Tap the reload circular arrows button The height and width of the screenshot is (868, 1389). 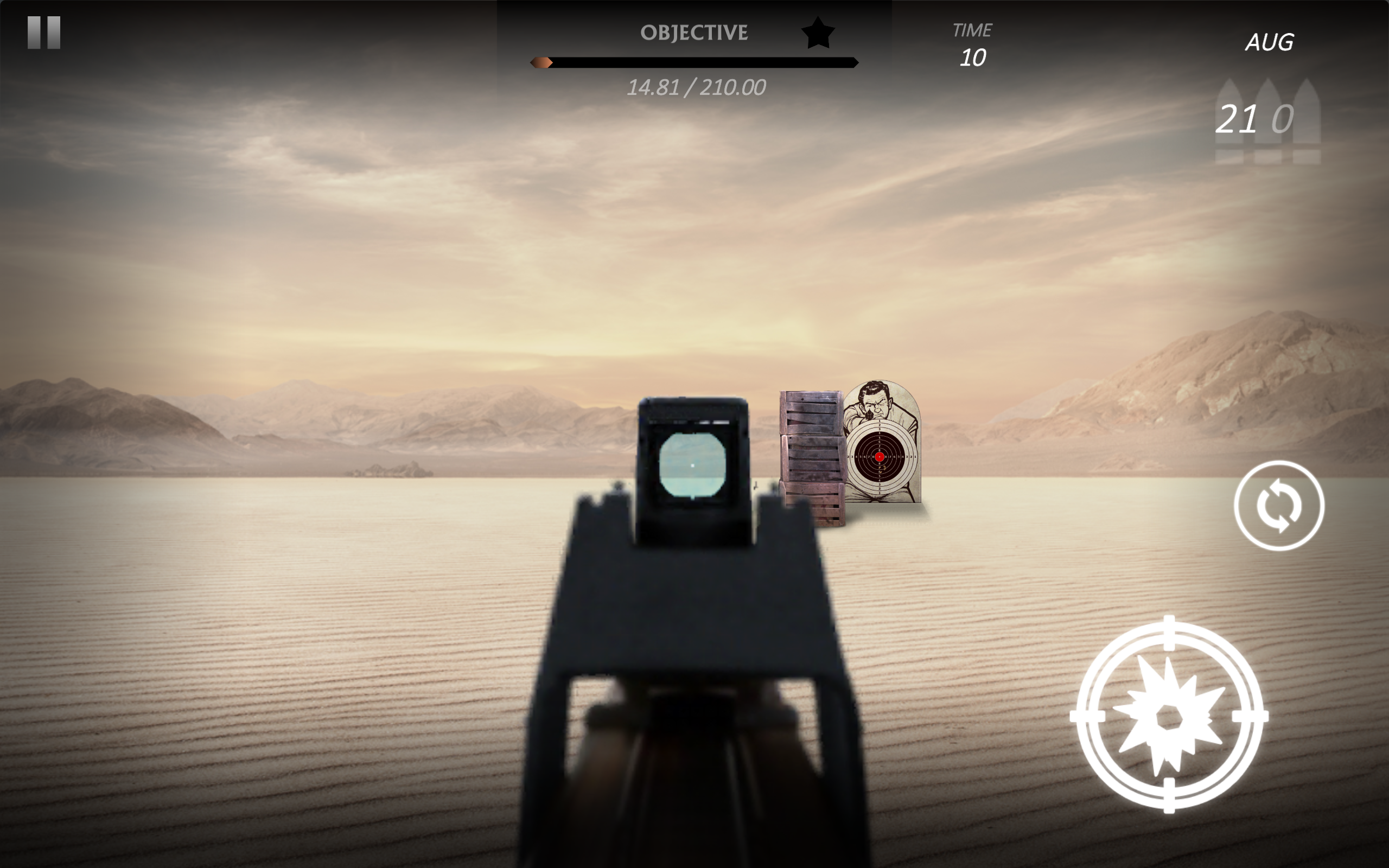pyautogui.click(x=1279, y=507)
